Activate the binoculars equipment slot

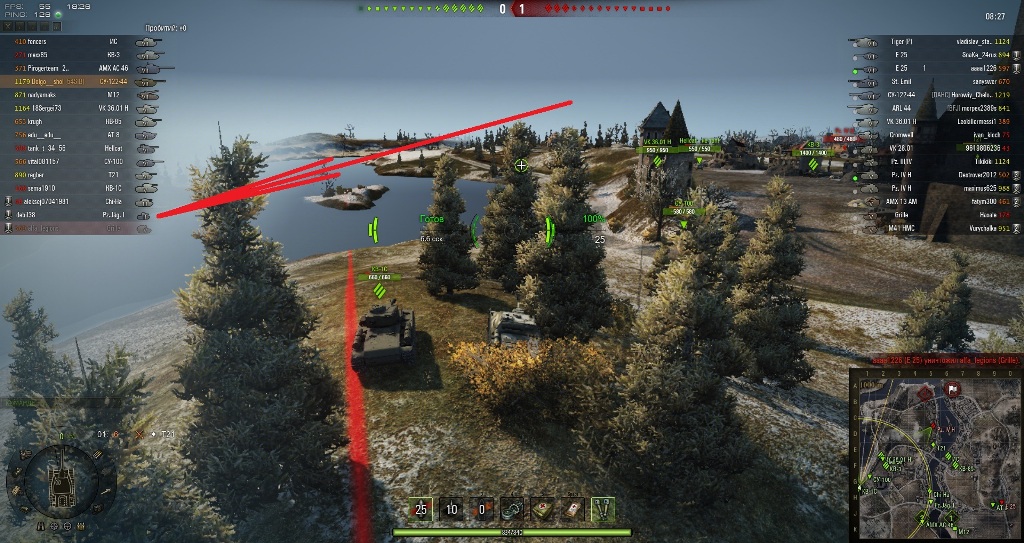pos(603,509)
